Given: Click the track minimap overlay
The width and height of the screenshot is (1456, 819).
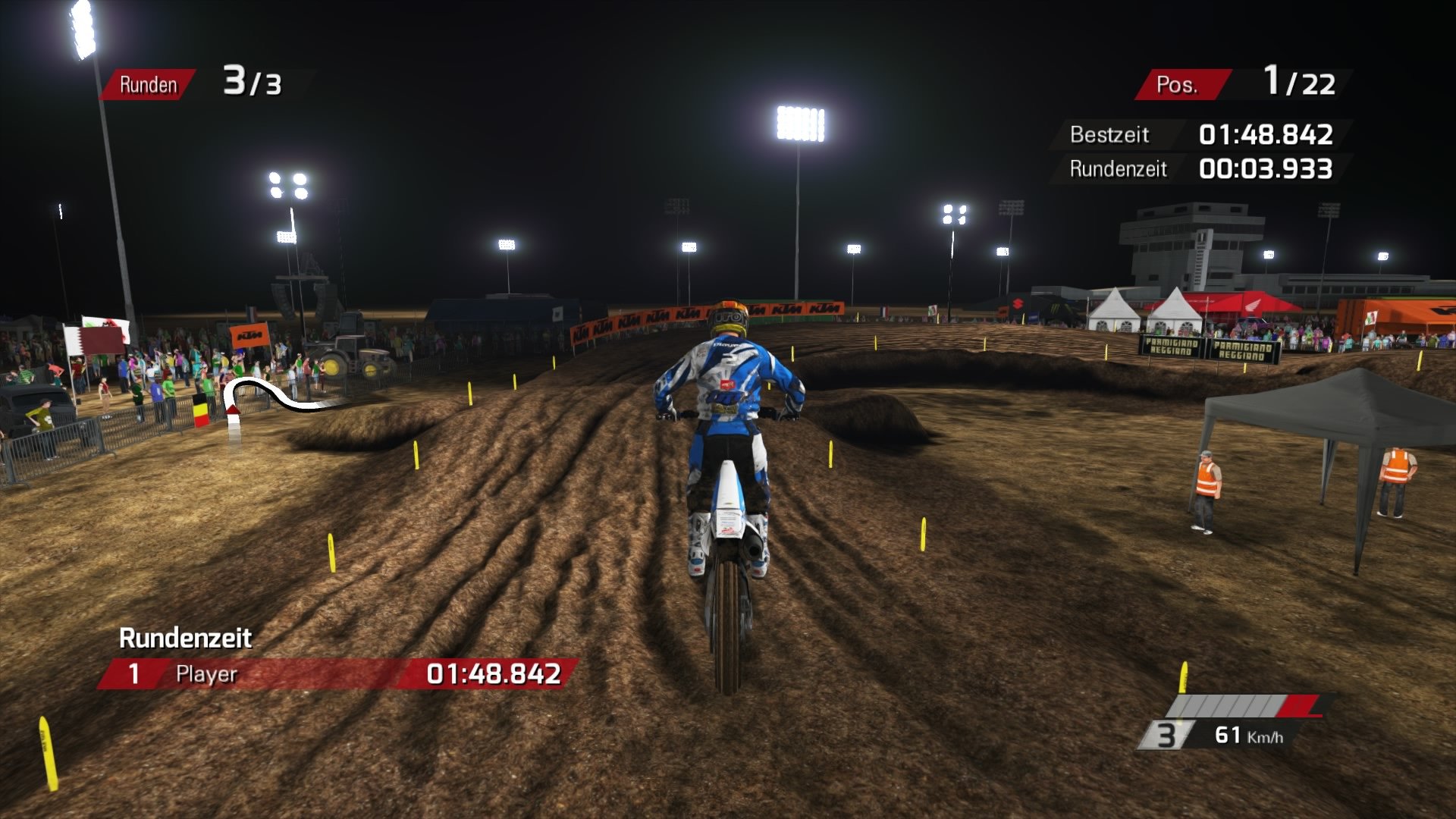Looking at the screenshot, I should coord(281,394).
